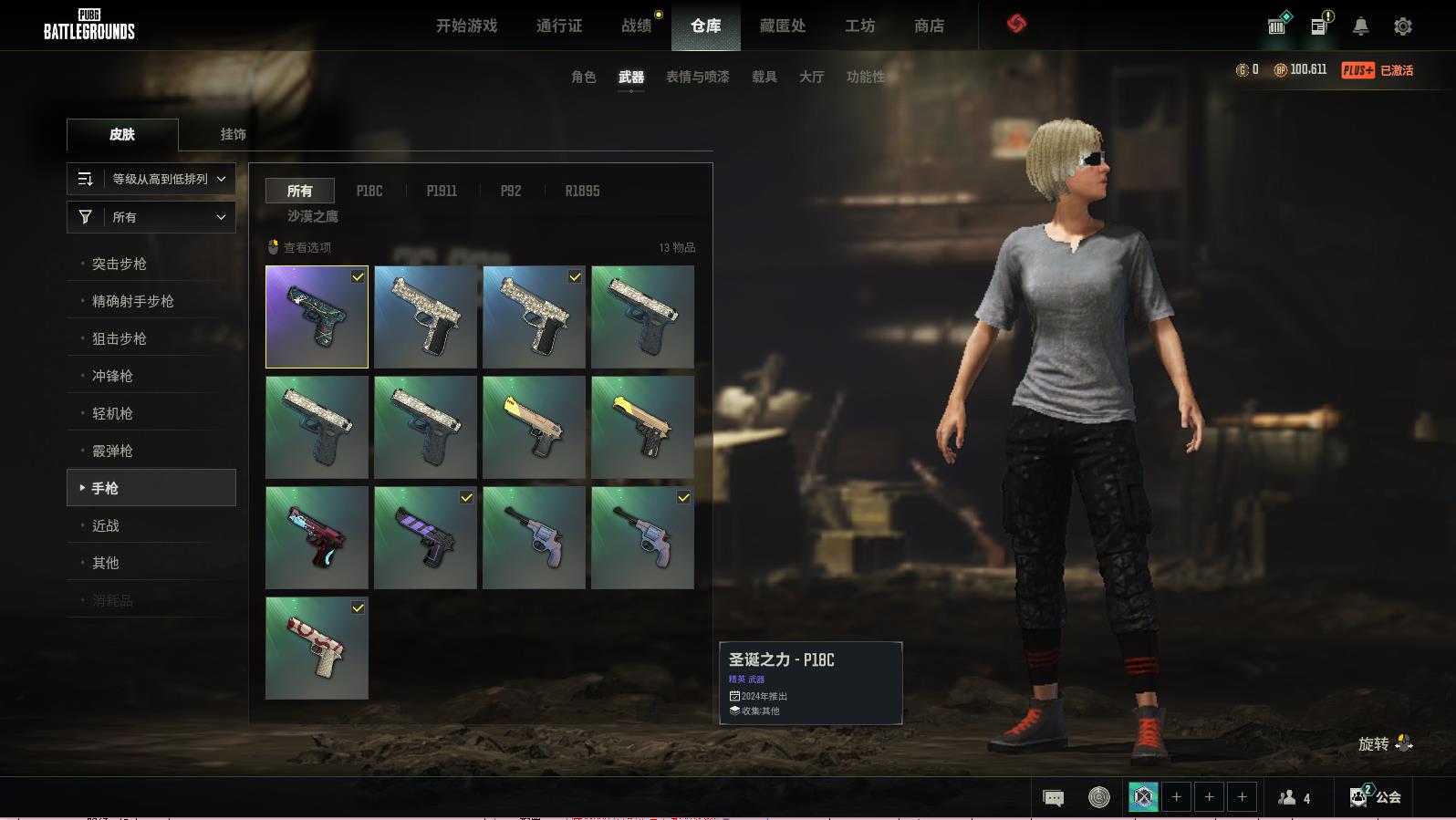Pick the 霰弹枪 category
The image size is (1456, 820).
112,451
